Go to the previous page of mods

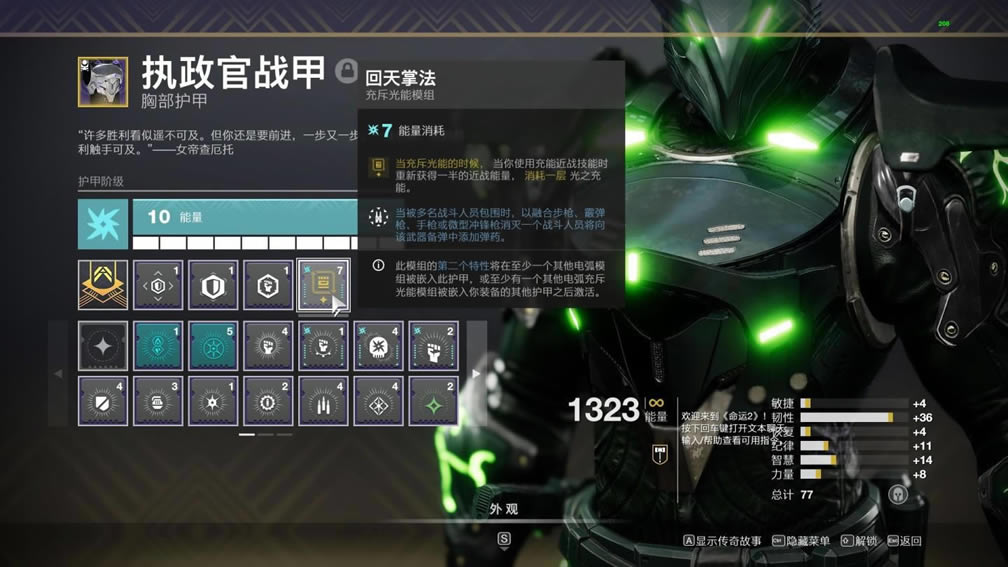coord(59,374)
